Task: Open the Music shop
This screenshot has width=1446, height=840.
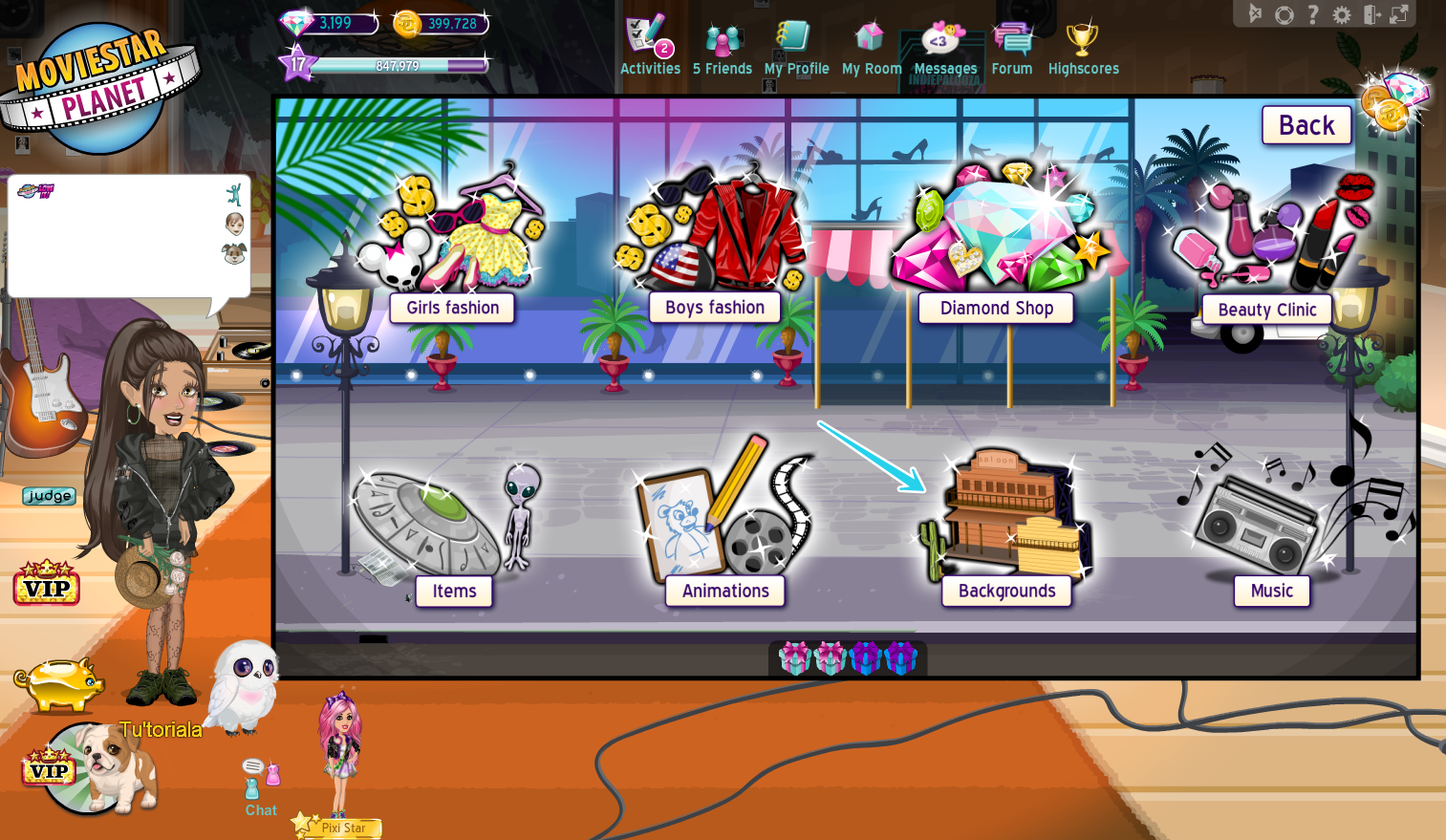Action: [1271, 591]
